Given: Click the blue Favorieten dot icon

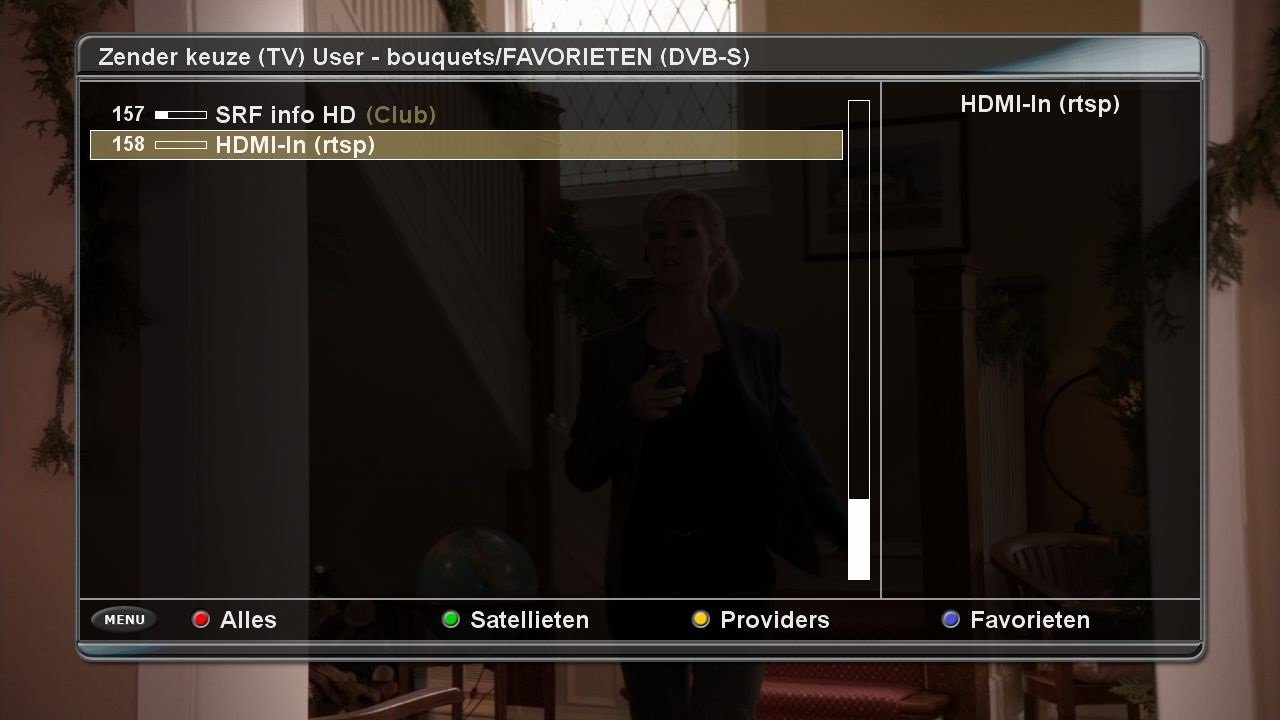Looking at the screenshot, I should tap(949, 619).
